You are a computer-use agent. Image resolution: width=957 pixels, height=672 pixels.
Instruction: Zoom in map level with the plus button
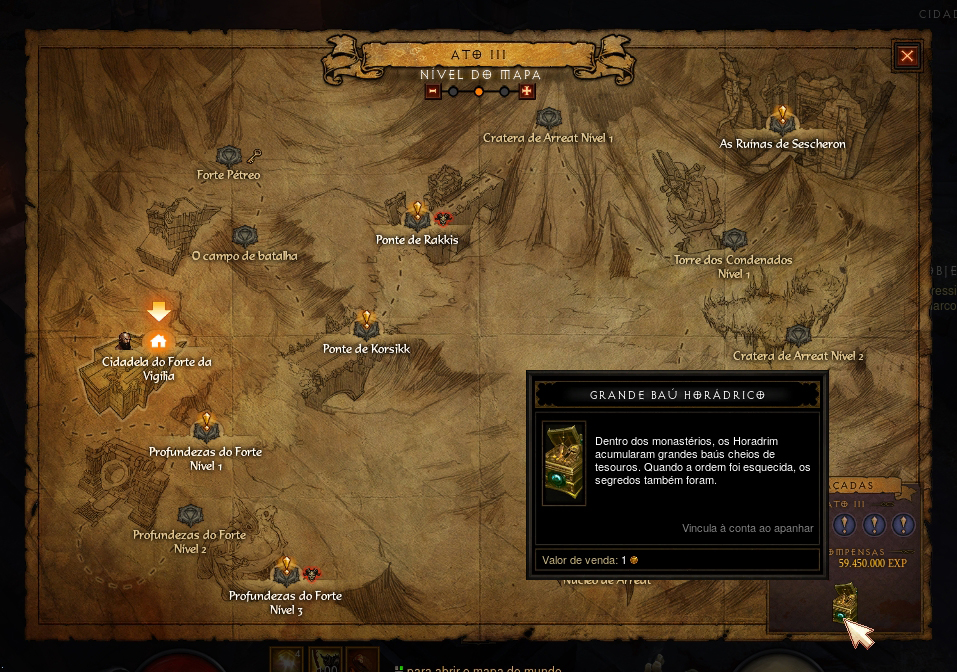[527, 92]
